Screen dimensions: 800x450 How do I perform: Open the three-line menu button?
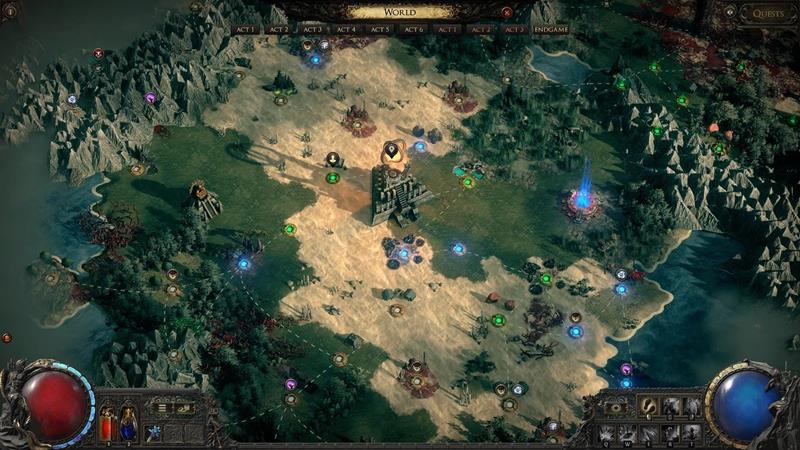pos(162,408)
